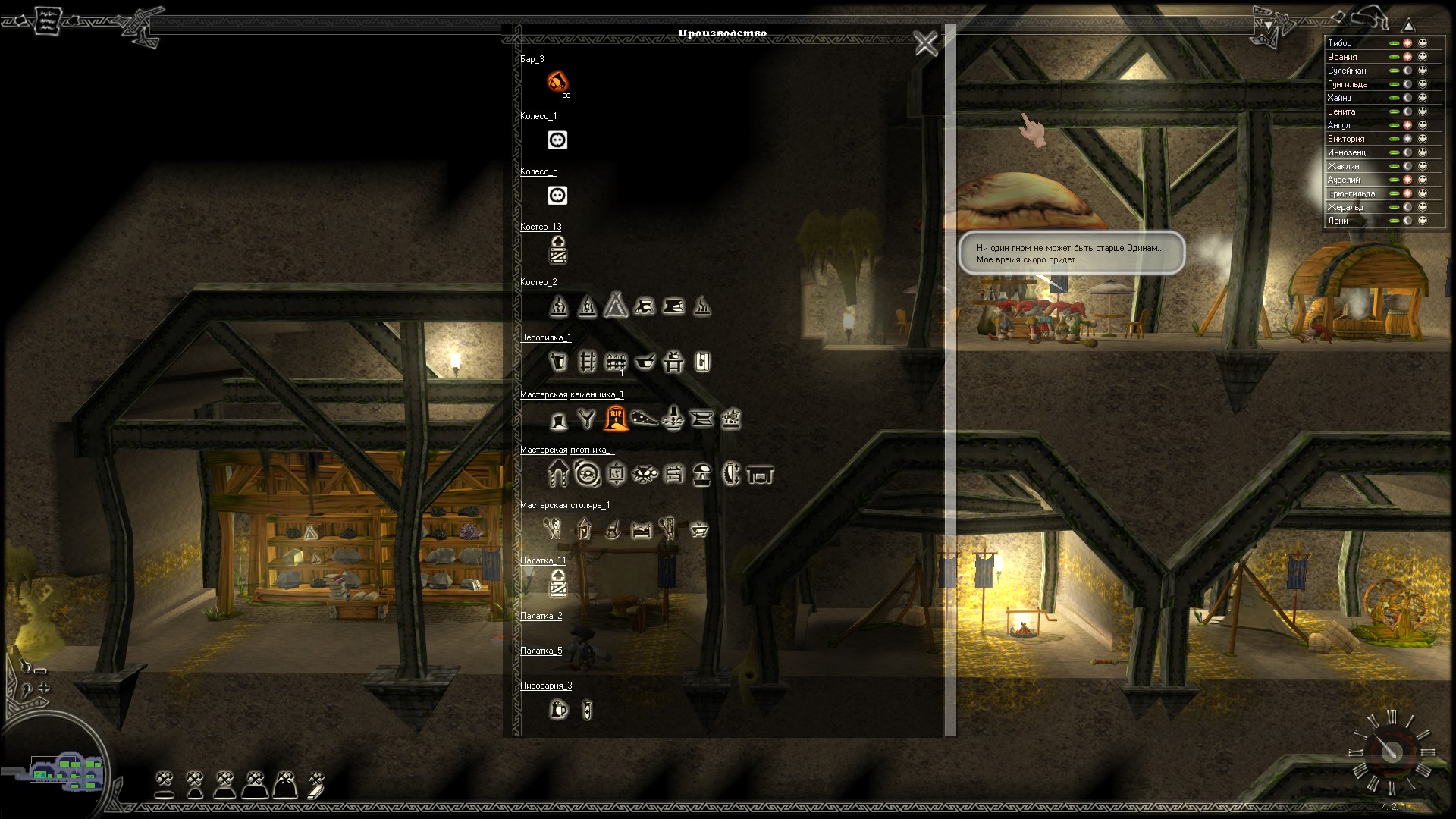Choose the dig eraser tool
Viewport: 1456px width, 819px height.
pos(316,785)
